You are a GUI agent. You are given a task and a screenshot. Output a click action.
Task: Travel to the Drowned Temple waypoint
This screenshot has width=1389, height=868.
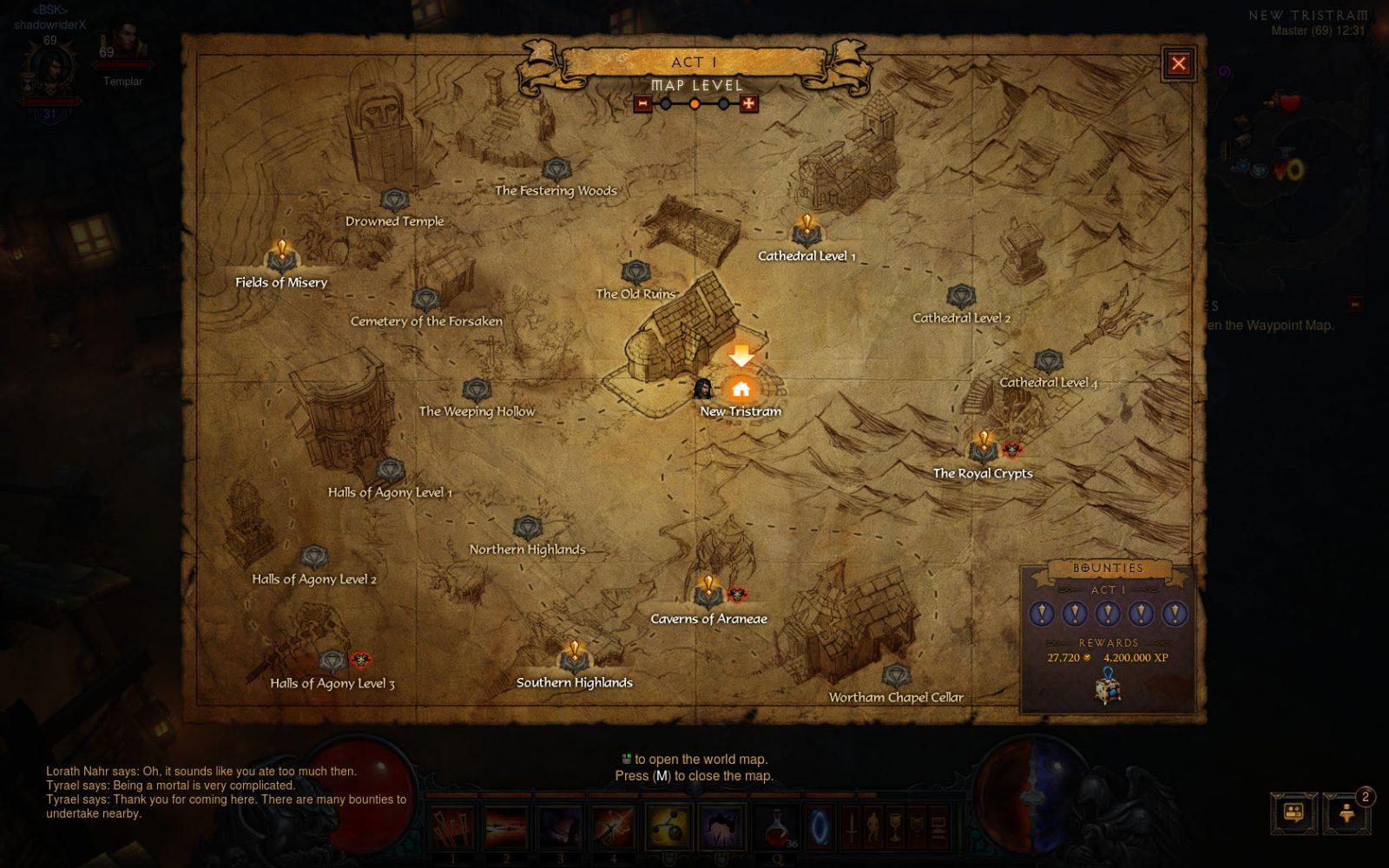click(394, 201)
